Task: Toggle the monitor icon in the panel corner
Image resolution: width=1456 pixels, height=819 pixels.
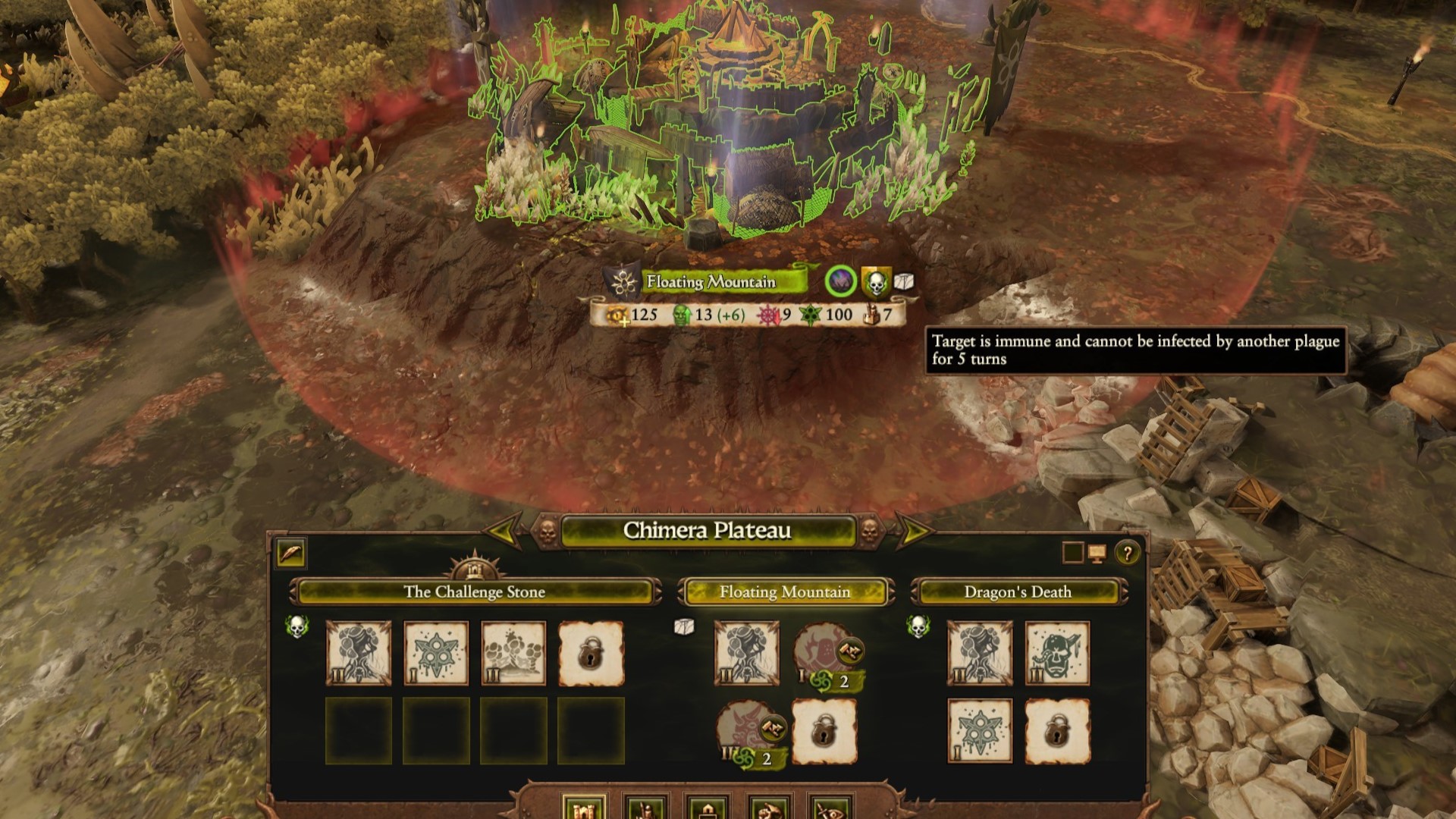Action: (1098, 552)
